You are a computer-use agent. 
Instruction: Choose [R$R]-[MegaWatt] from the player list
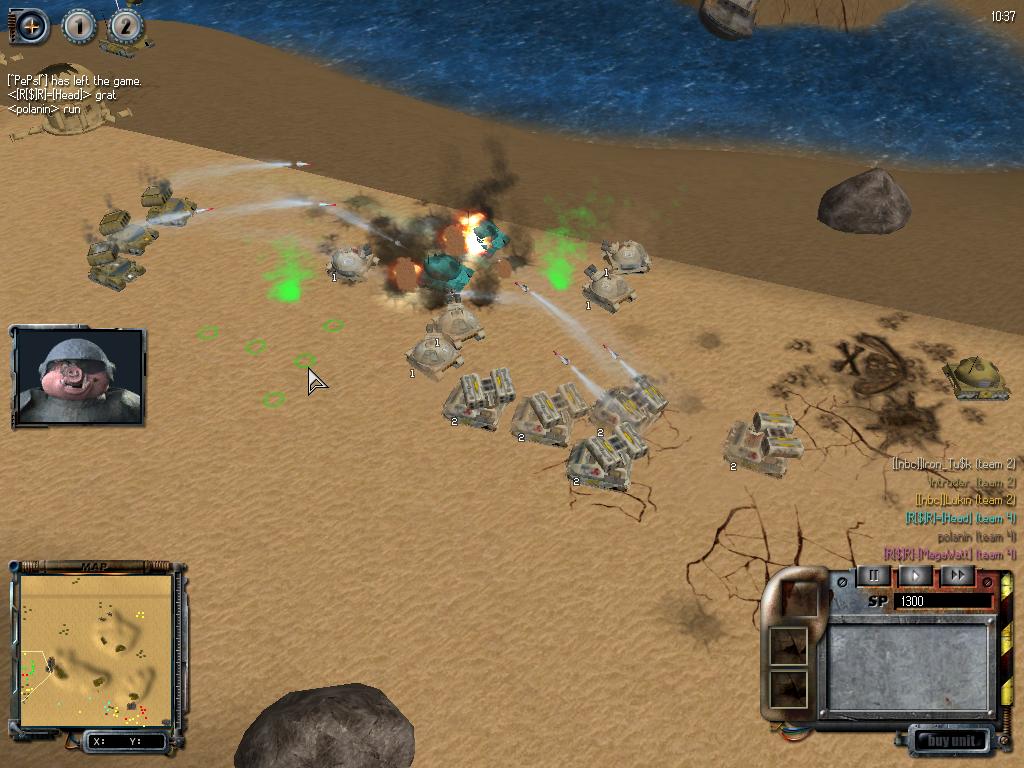tap(950, 554)
